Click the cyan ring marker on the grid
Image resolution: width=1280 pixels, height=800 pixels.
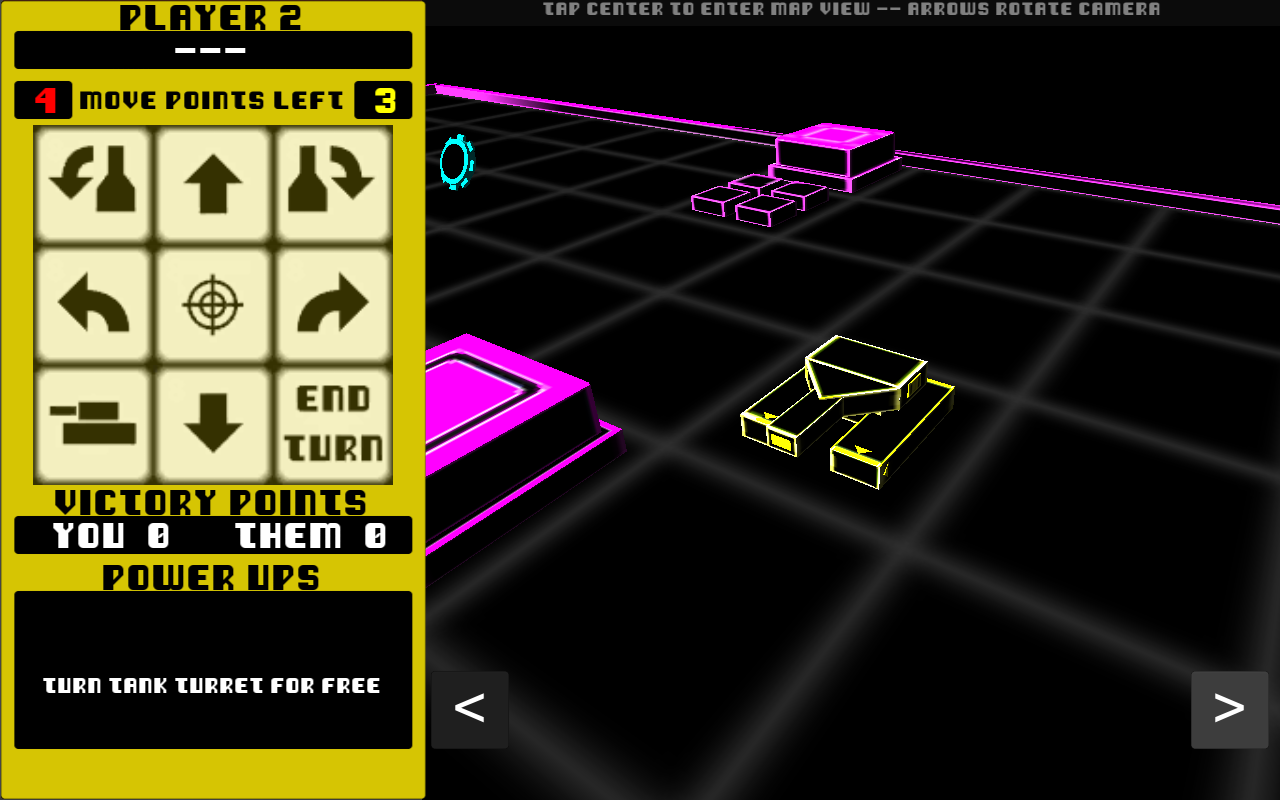tap(457, 162)
